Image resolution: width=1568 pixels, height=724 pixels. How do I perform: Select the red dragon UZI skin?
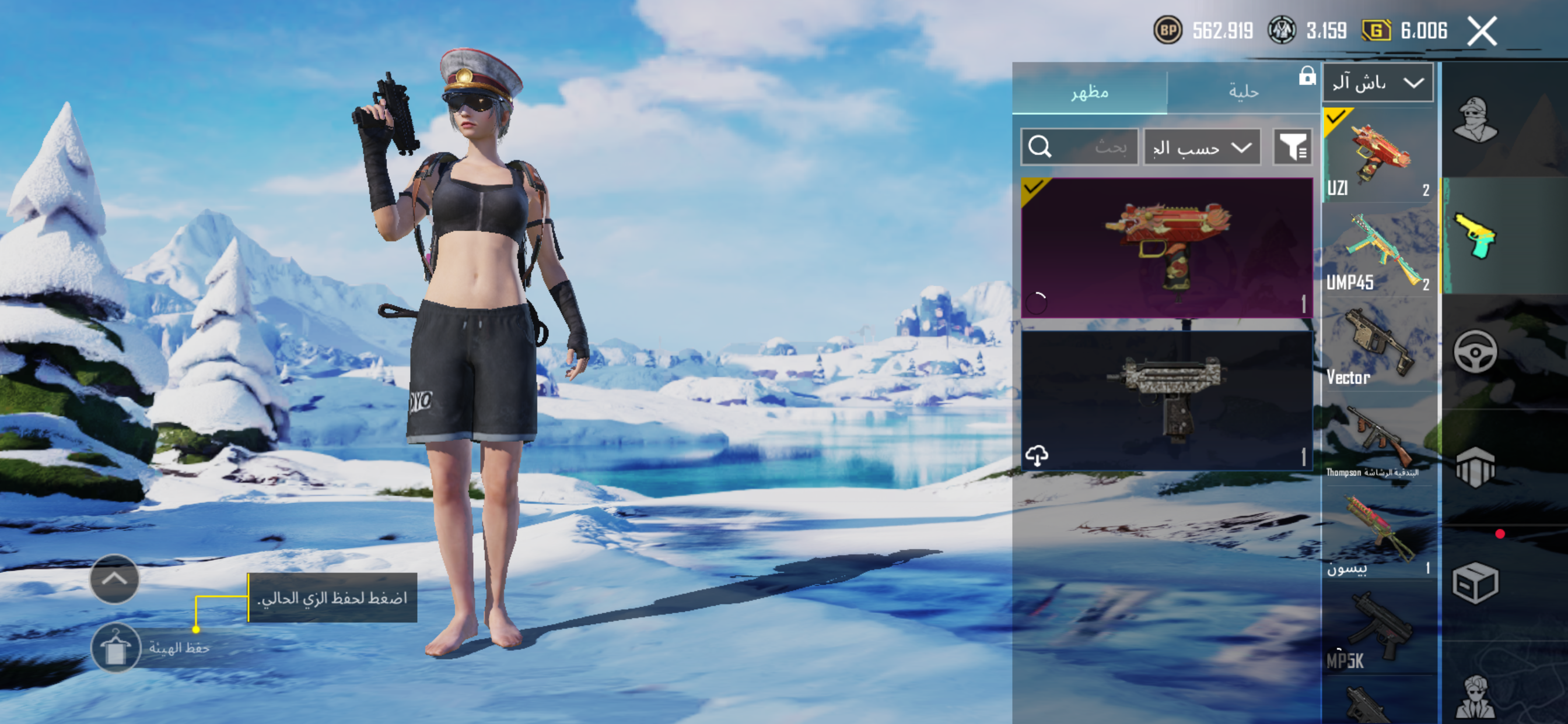(1166, 248)
